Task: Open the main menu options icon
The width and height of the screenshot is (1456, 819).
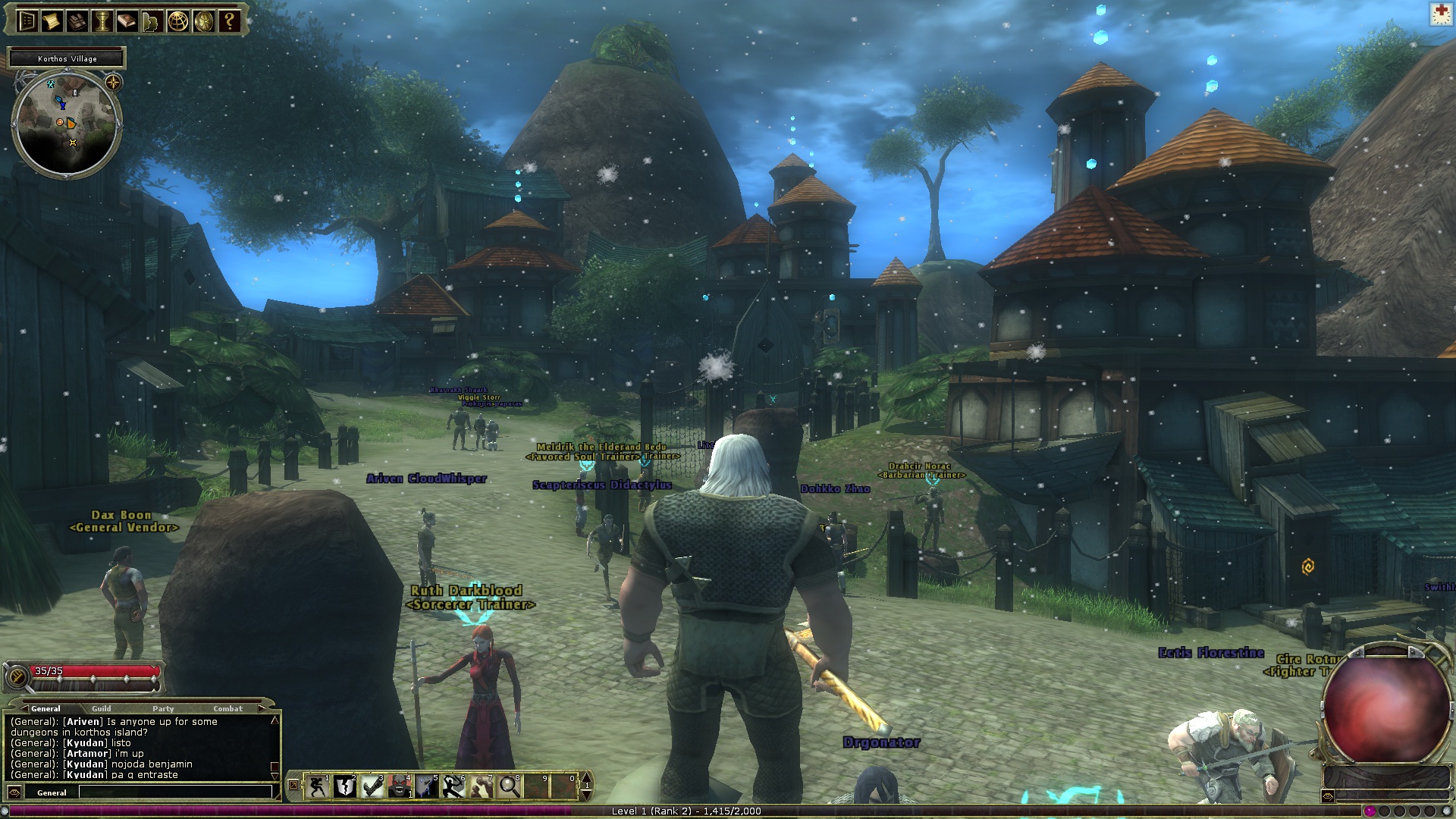Action: pos(27,20)
